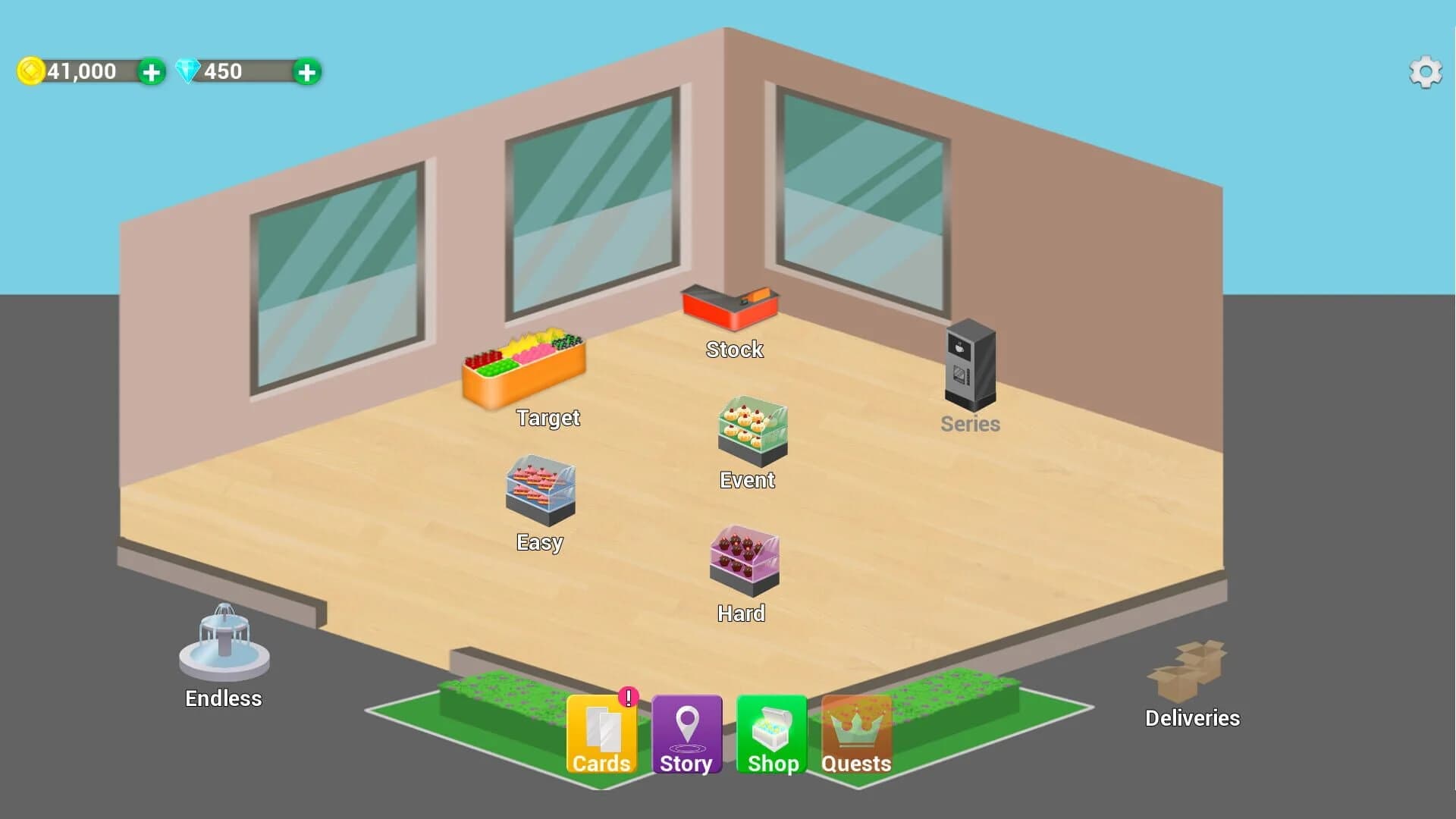This screenshot has width=1456, height=819.
Task: Buy more gems with the plus button
Action: pos(306,72)
